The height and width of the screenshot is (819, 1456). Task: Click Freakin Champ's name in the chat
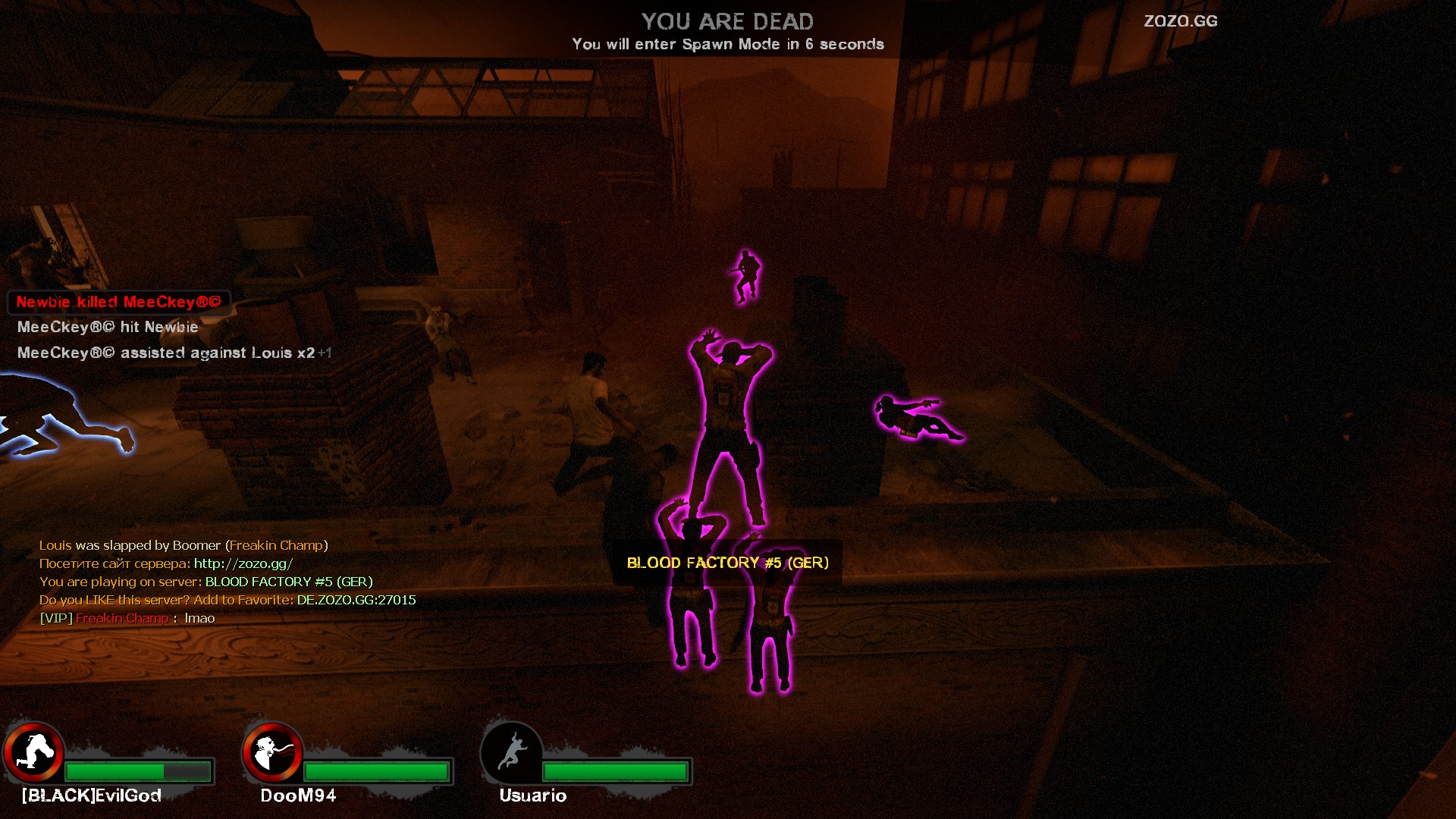coord(122,618)
